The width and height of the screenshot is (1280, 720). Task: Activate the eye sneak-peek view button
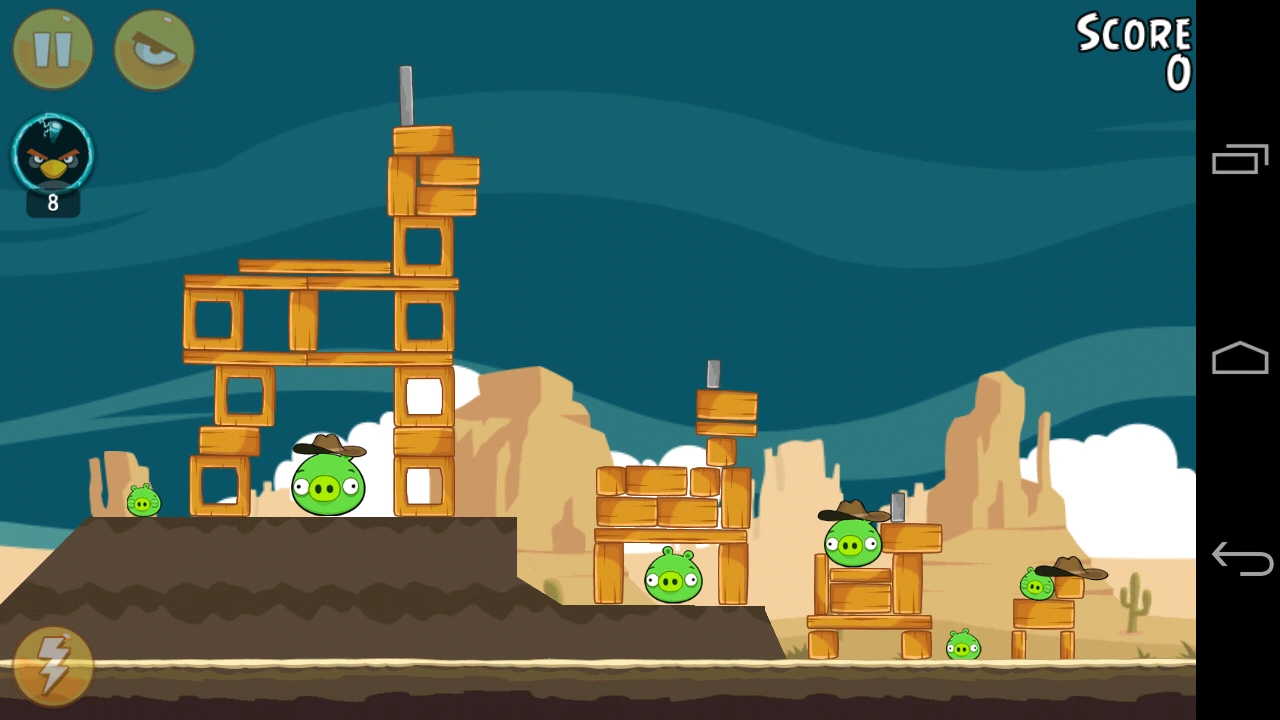(x=153, y=48)
